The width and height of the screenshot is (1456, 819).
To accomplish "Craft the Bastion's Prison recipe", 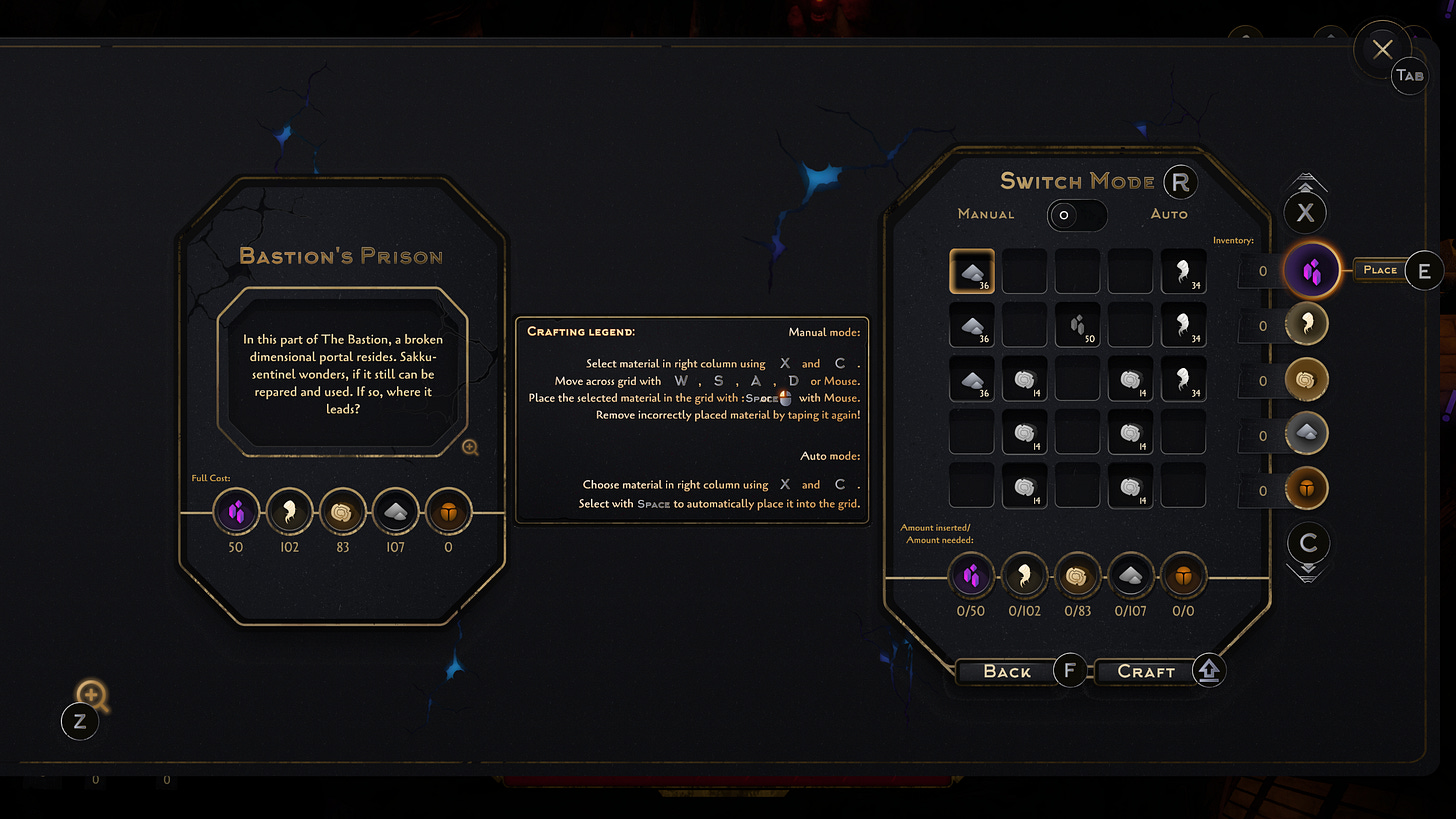I will click(1146, 671).
